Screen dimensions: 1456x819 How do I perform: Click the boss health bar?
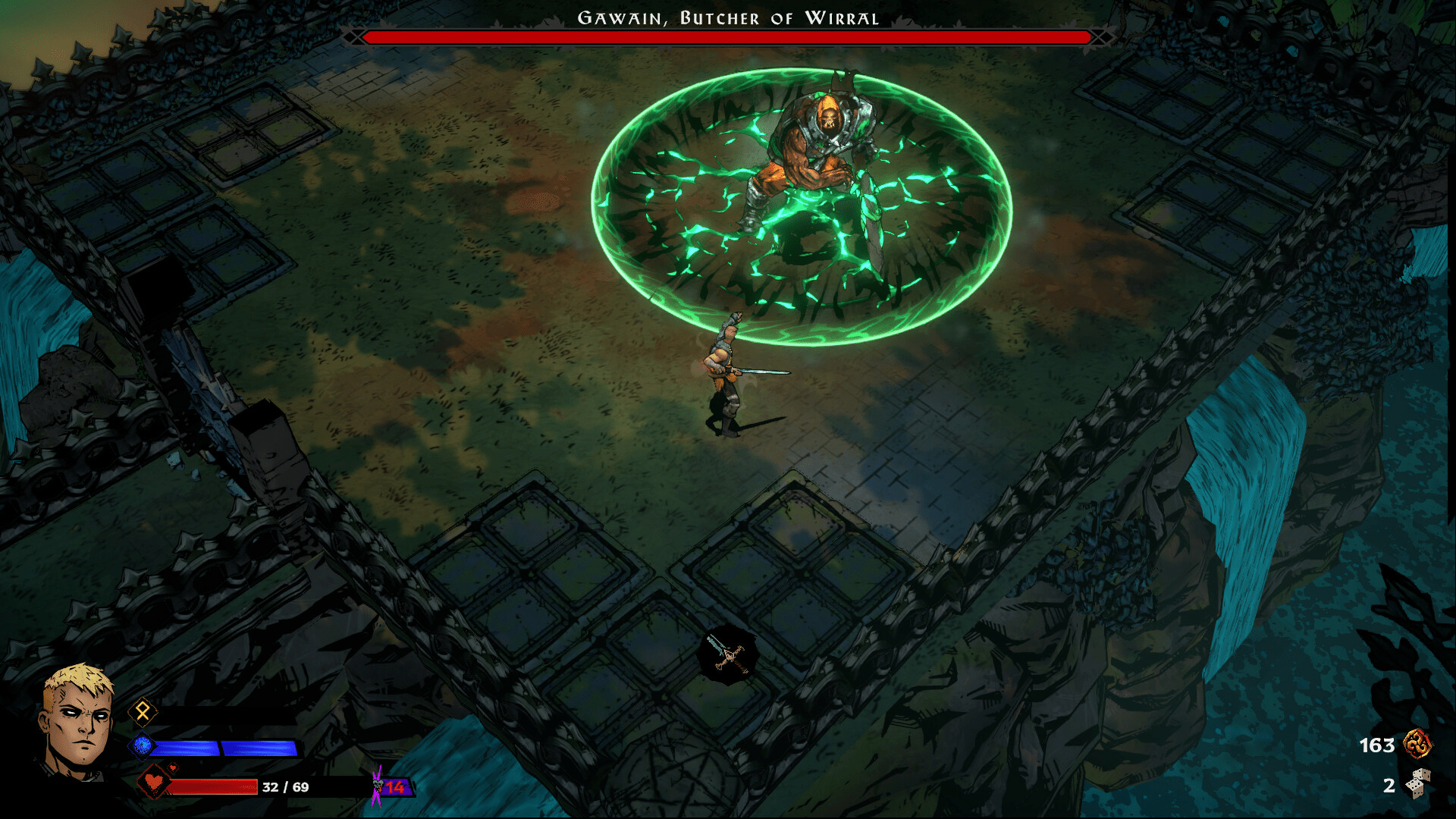click(x=726, y=36)
